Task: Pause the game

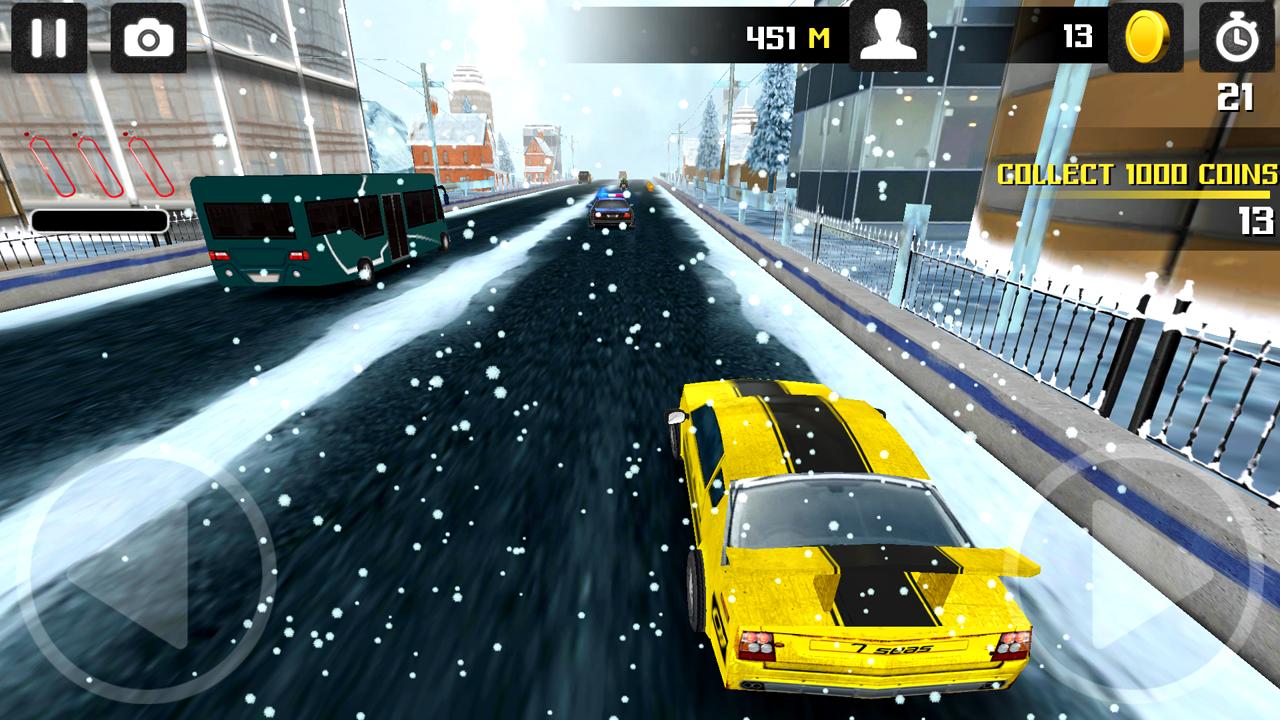Action: point(47,38)
